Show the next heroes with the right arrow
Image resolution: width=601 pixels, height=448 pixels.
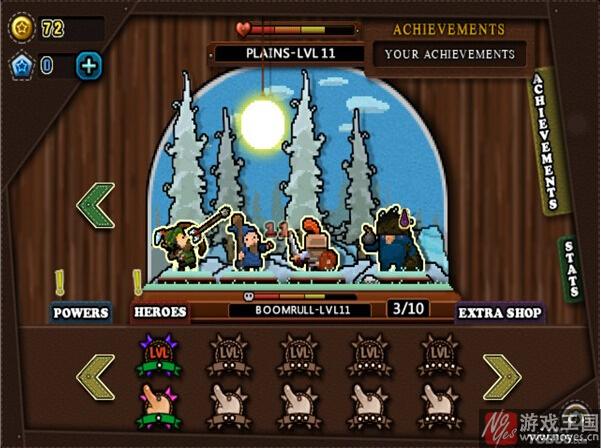(x=502, y=377)
